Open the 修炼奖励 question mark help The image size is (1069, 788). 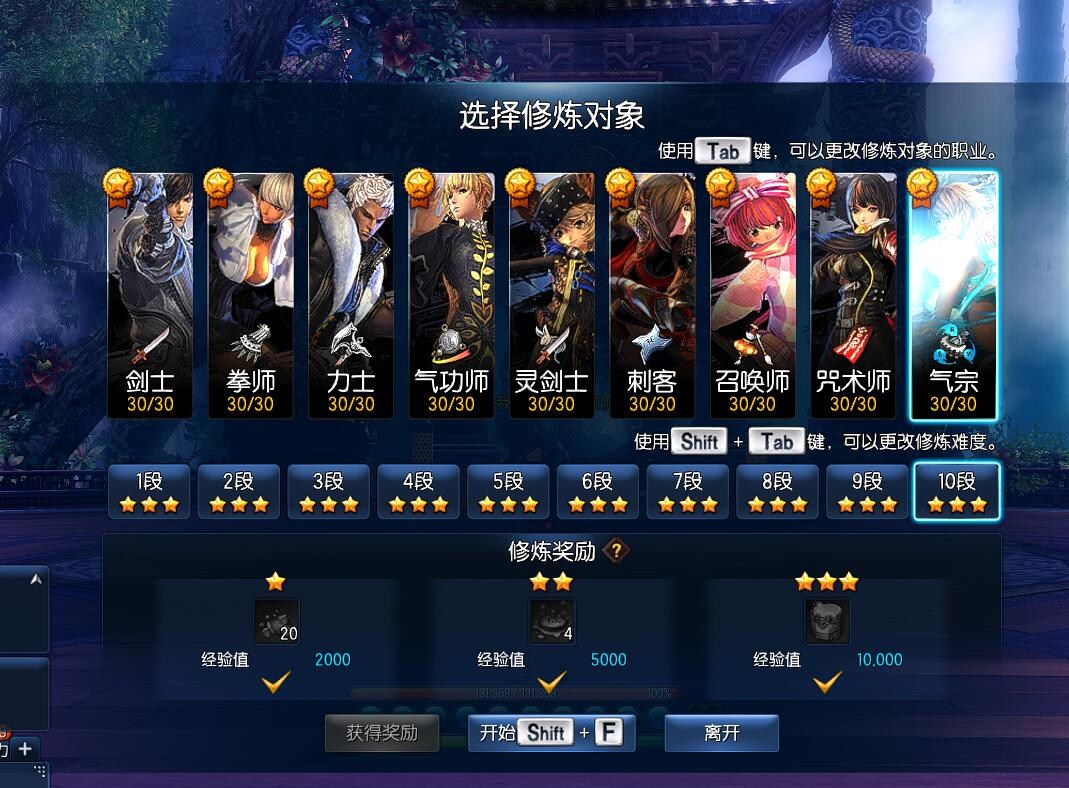[618, 550]
